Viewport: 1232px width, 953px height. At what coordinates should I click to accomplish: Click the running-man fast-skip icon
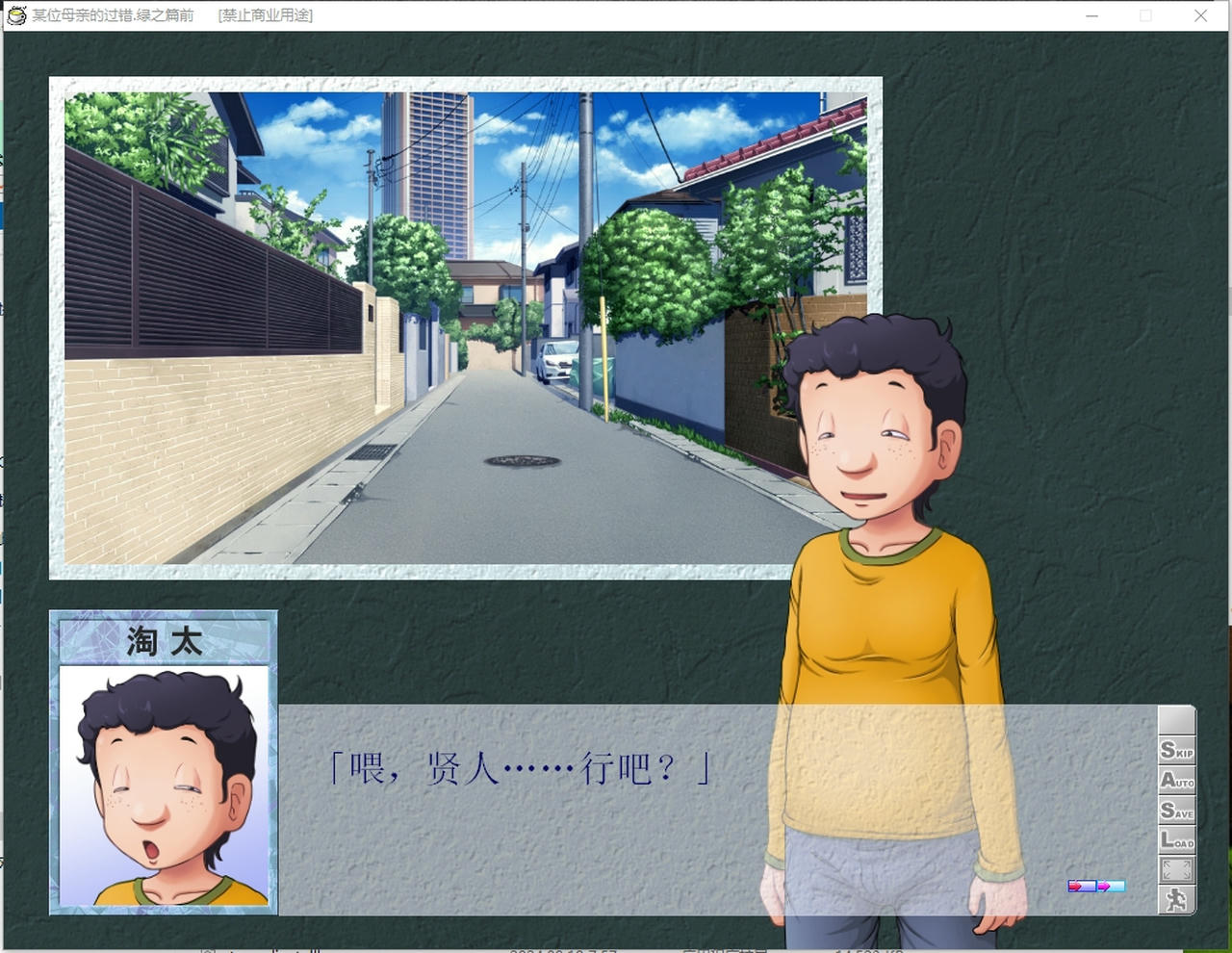tap(1176, 900)
